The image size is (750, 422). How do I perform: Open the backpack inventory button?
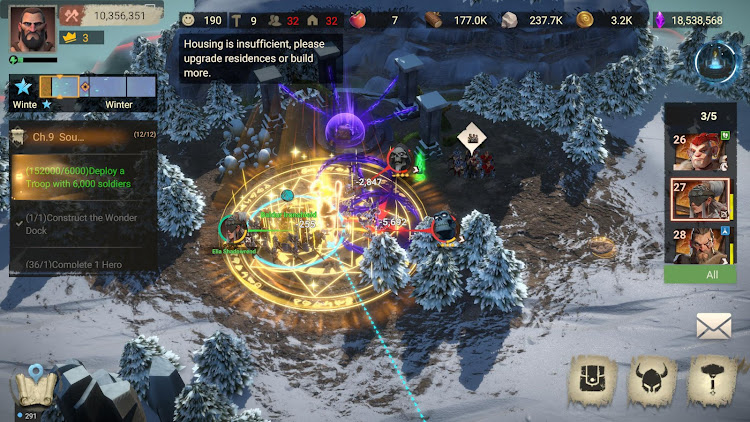(x=593, y=380)
